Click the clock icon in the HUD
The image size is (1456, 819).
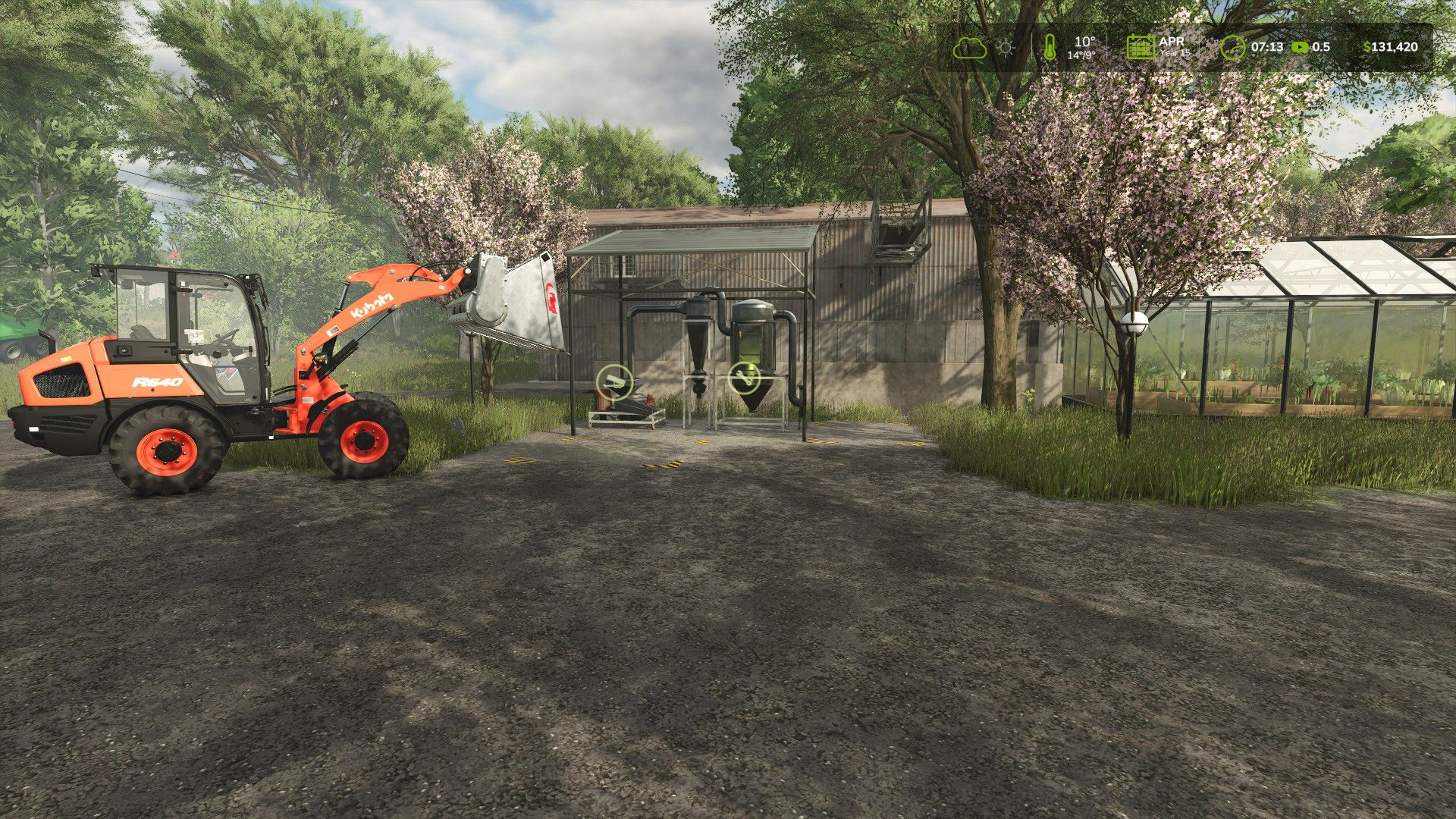1233,48
